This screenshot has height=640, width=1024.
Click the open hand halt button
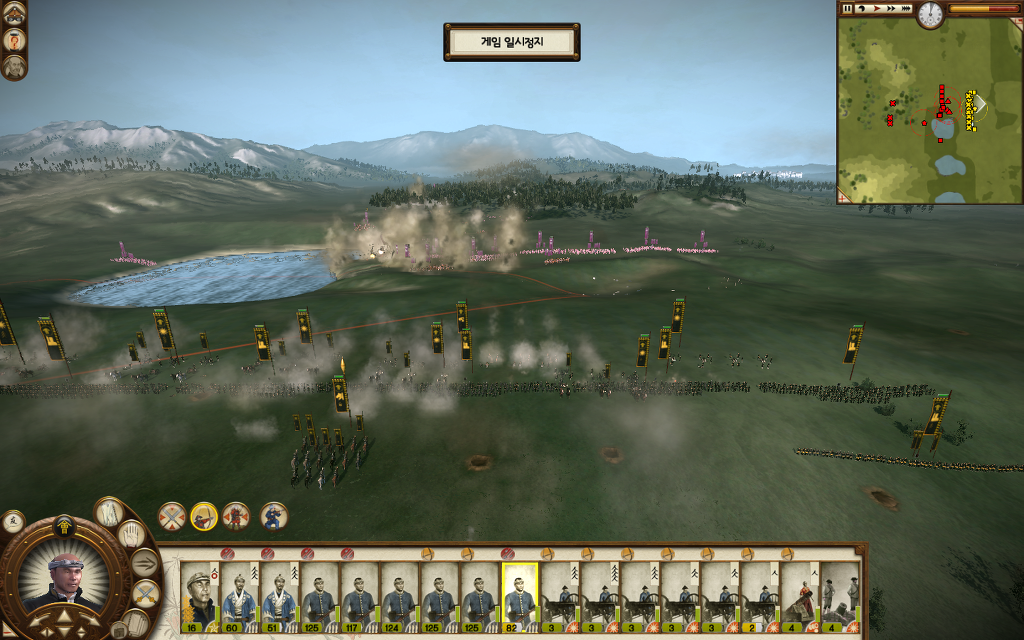tap(131, 534)
